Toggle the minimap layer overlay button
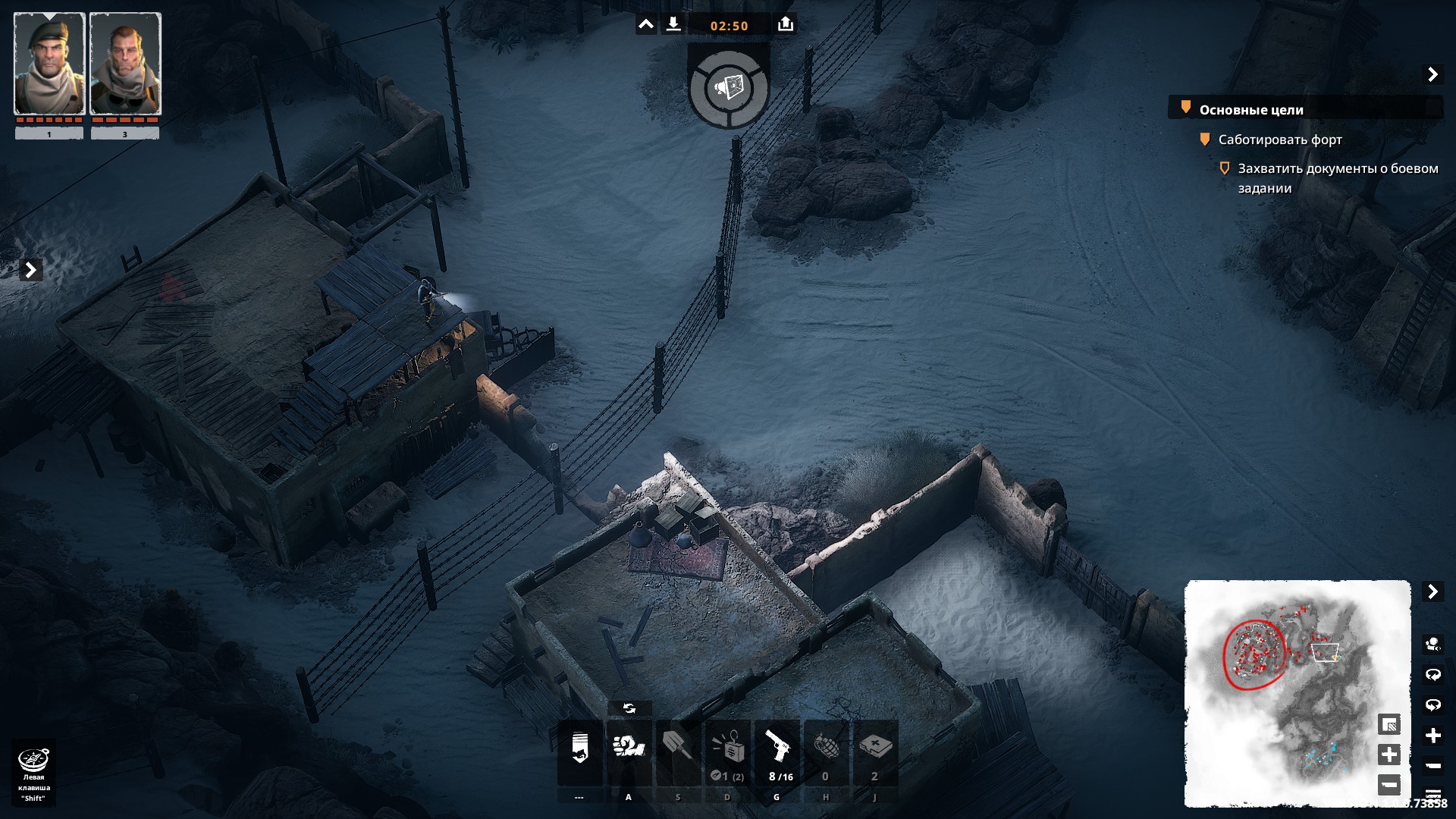This screenshot has width=1456, height=819. pyautogui.click(x=1389, y=725)
